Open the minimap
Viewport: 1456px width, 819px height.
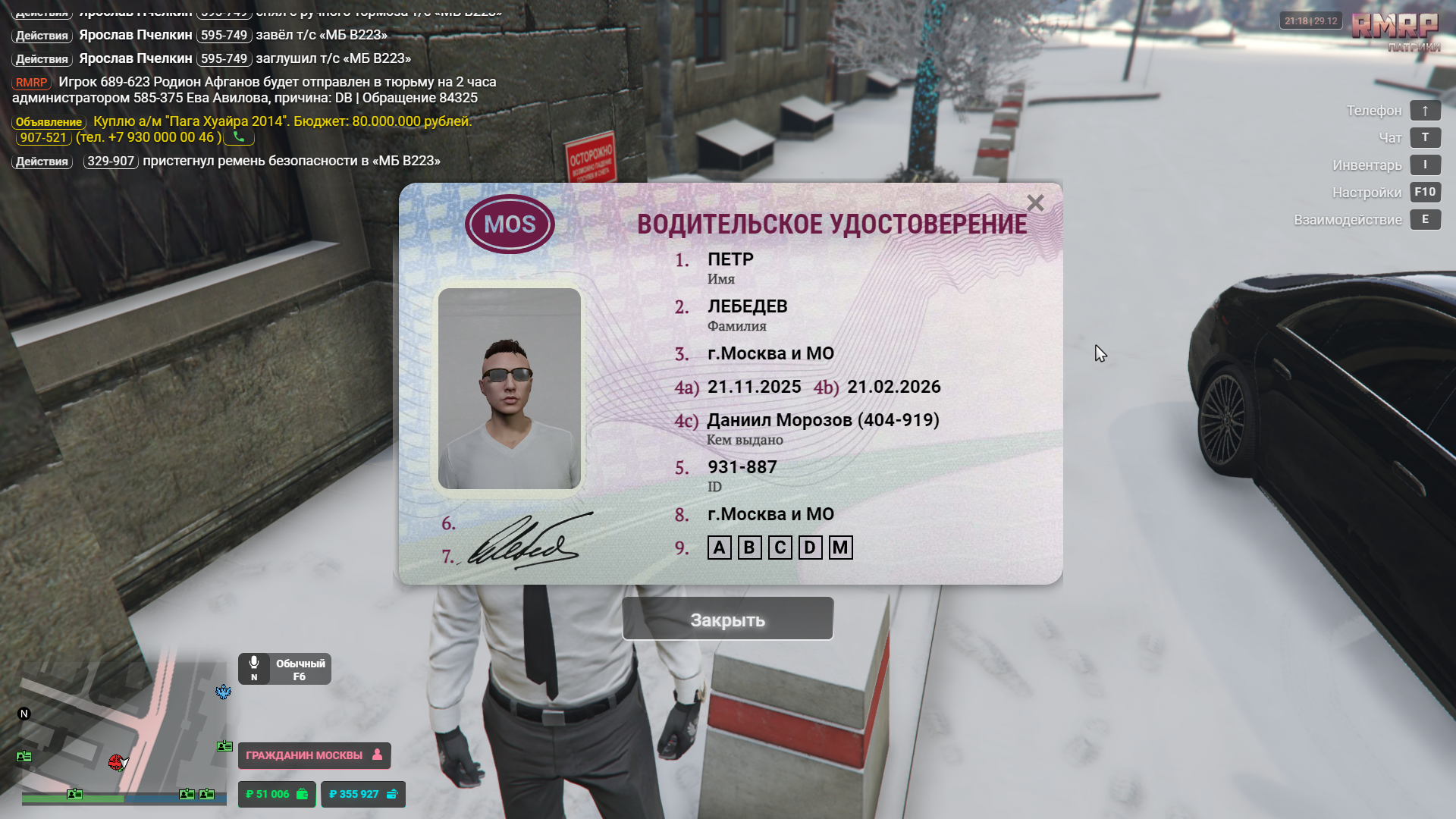[121, 728]
